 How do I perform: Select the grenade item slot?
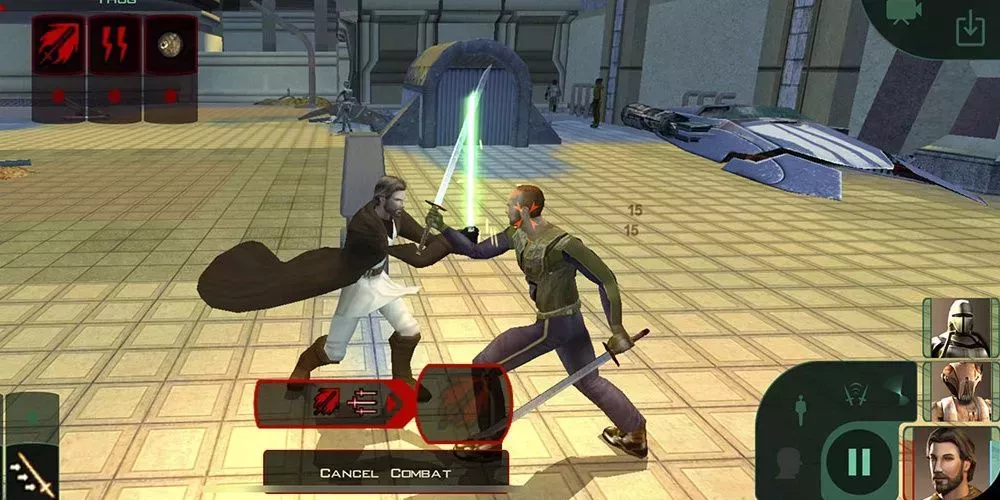click(x=170, y=45)
